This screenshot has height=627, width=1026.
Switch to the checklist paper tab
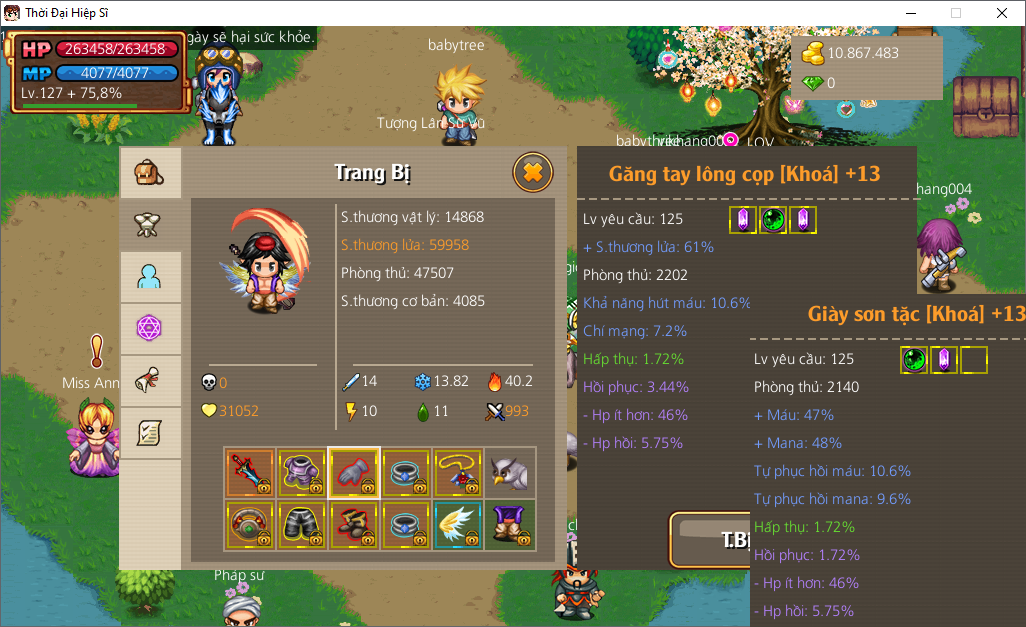click(x=150, y=433)
